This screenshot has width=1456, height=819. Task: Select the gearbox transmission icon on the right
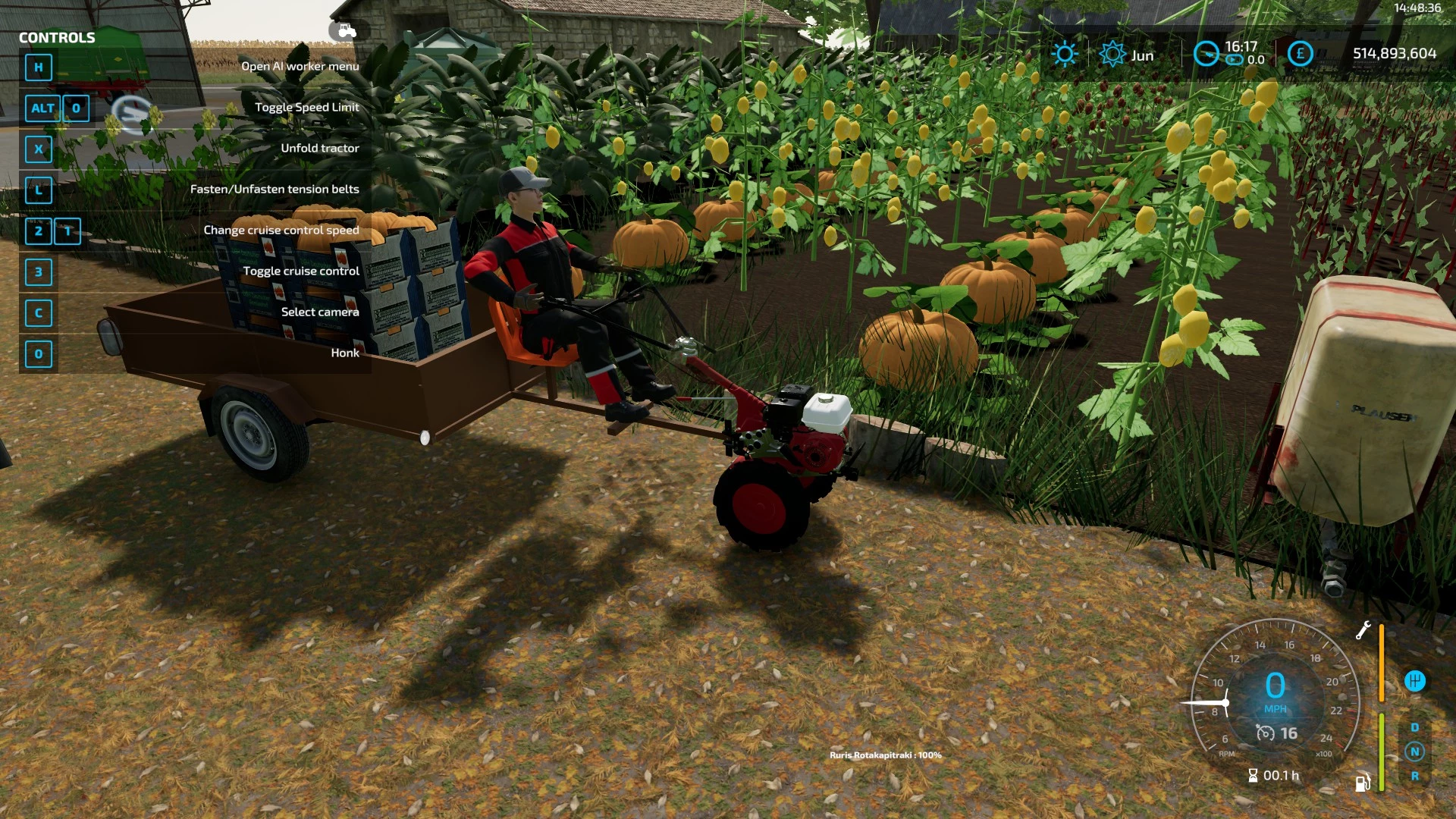[1415, 680]
